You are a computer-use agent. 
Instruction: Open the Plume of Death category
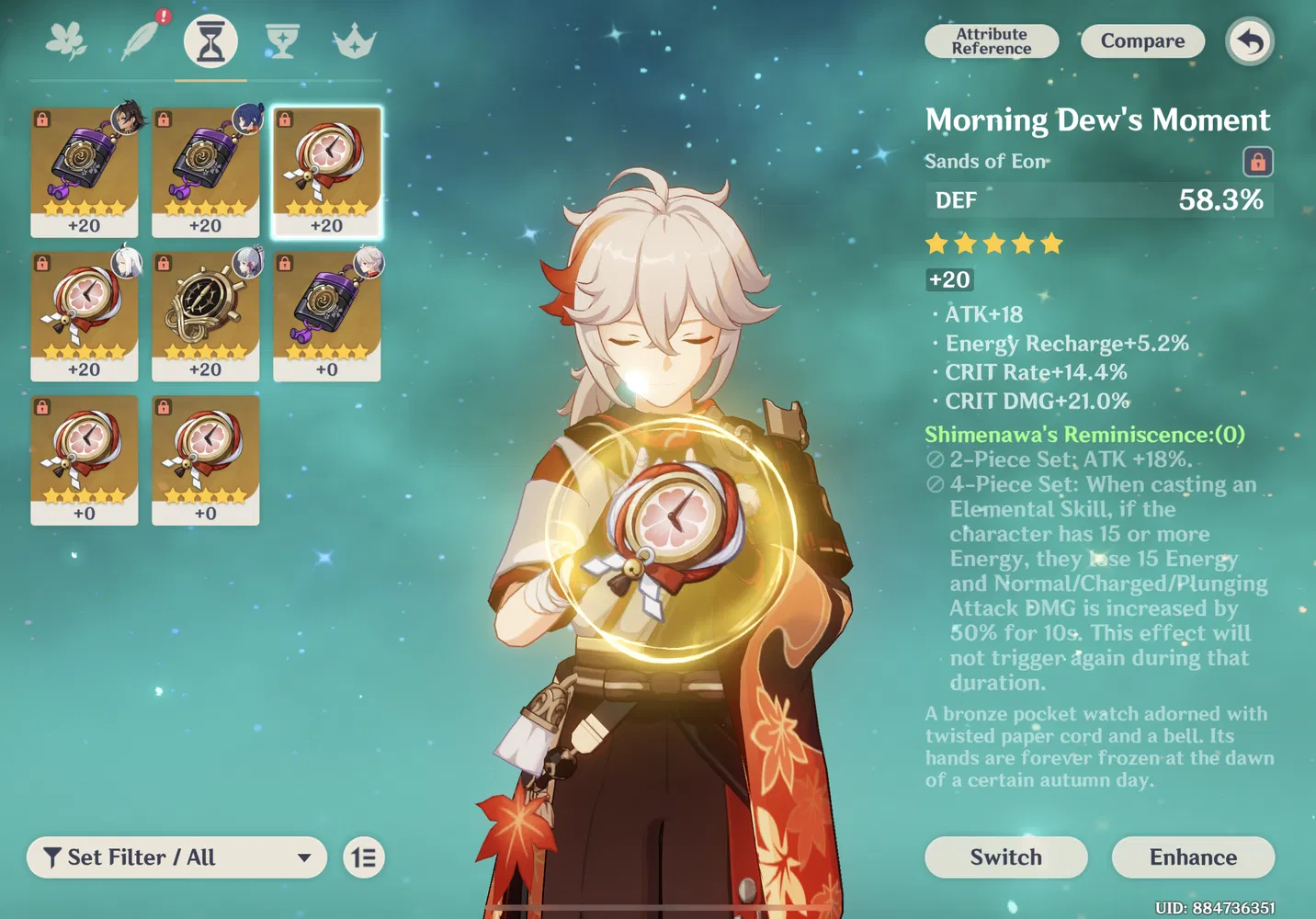pos(138,40)
